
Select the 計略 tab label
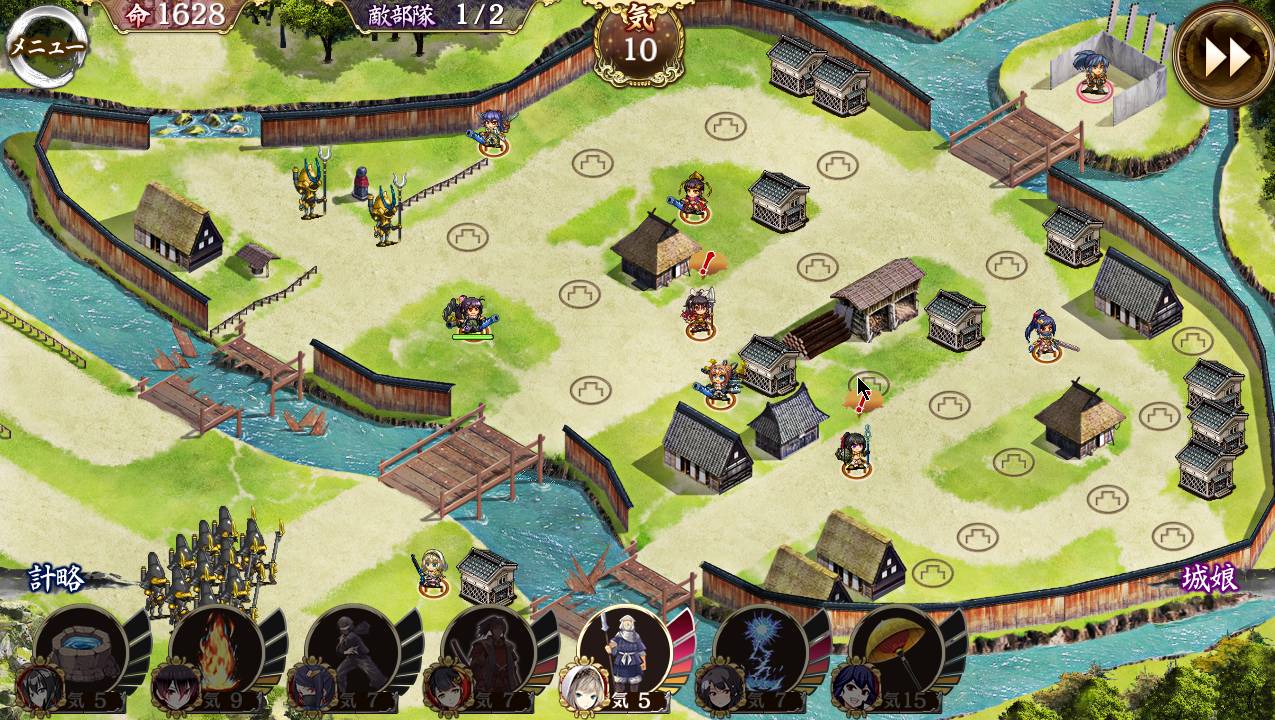click(x=57, y=579)
